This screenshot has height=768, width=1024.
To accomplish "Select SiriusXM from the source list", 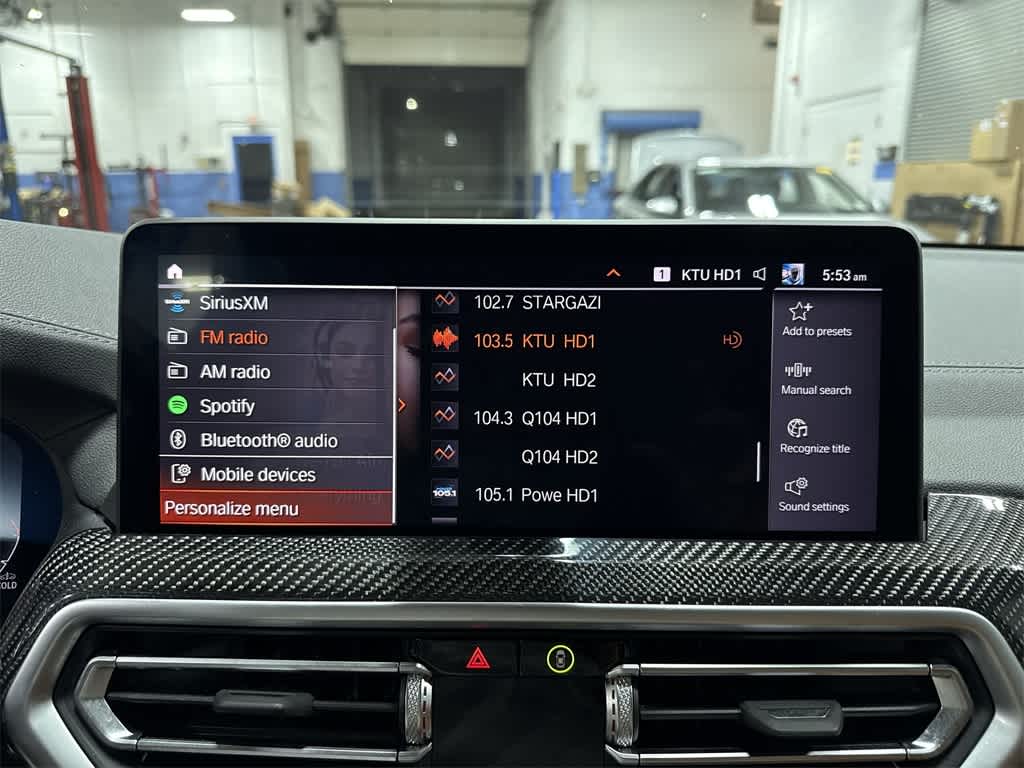I will tap(234, 303).
